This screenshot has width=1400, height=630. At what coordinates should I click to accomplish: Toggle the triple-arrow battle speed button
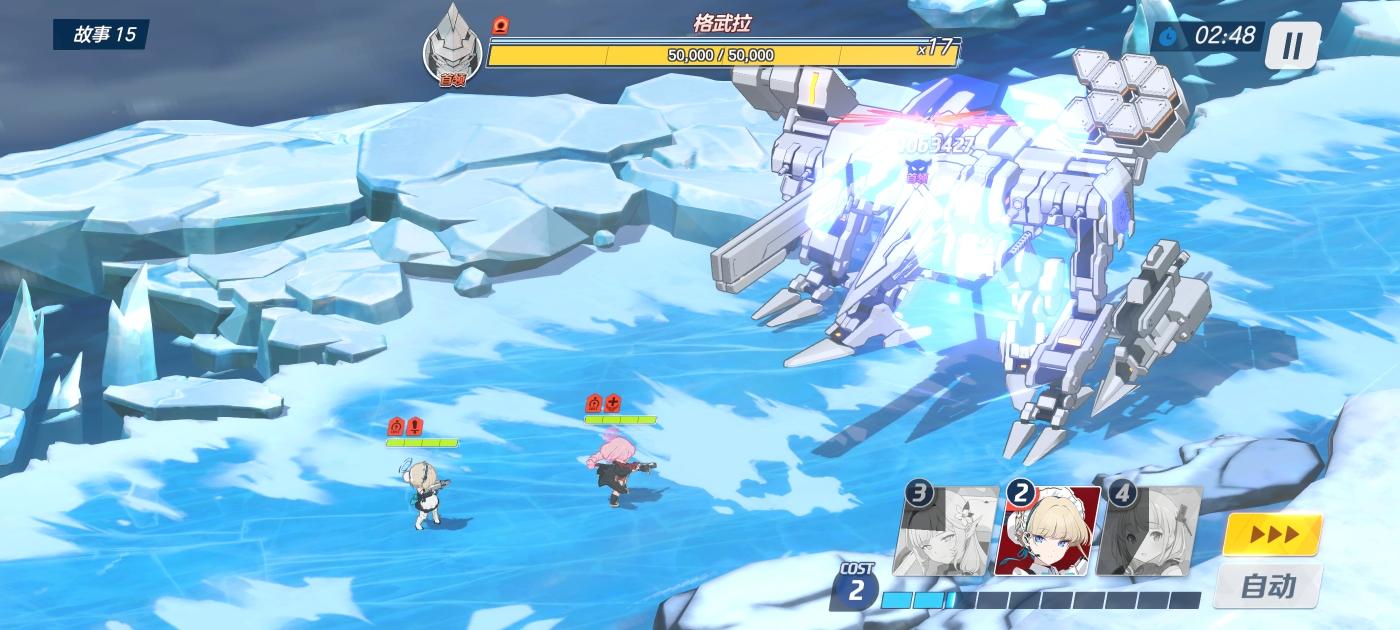[x=1272, y=535]
